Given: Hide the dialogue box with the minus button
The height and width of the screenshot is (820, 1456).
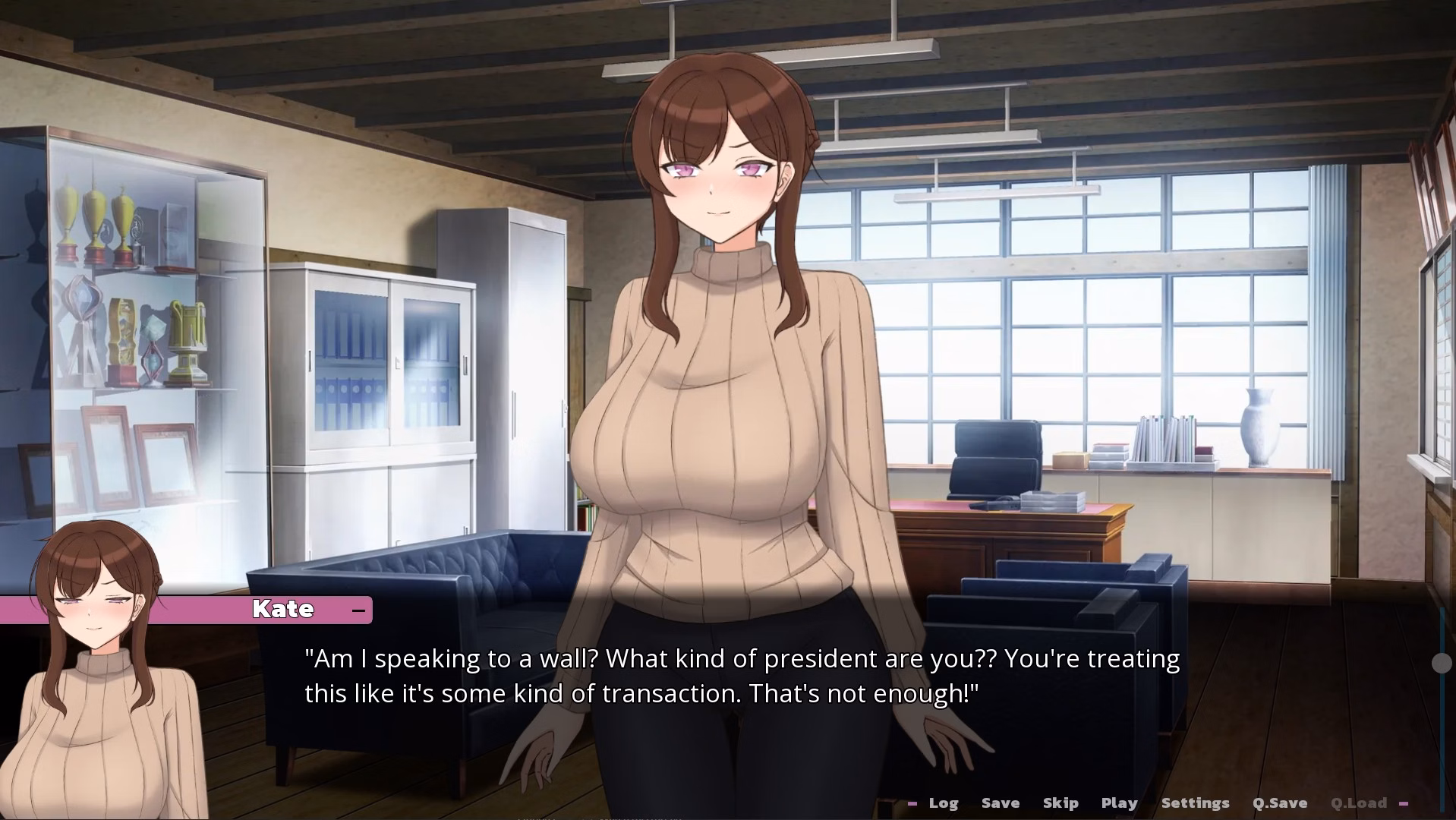Looking at the screenshot, I should (358, 610).
